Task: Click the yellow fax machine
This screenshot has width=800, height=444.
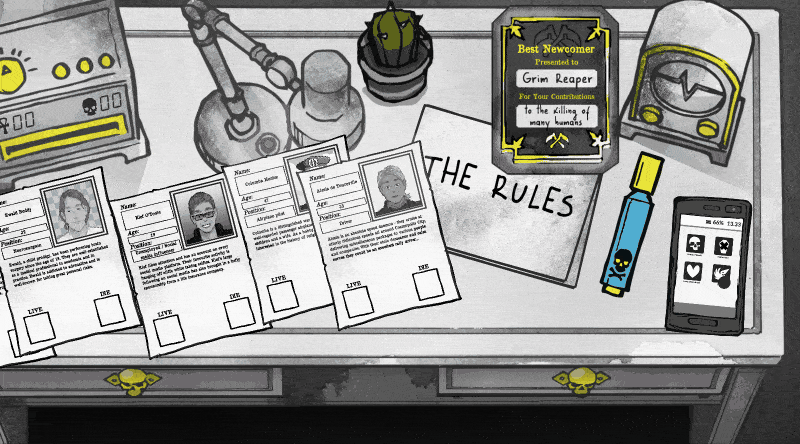Action: click(60, 90)
